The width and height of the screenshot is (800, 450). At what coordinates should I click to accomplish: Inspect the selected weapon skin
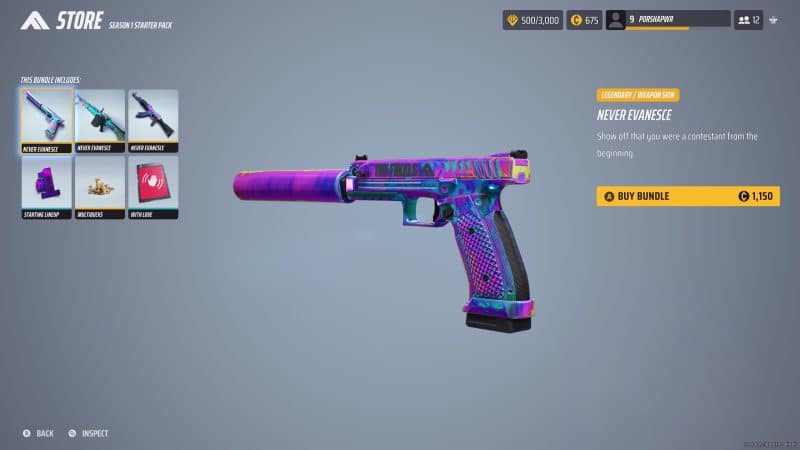[x=88, y=433]
